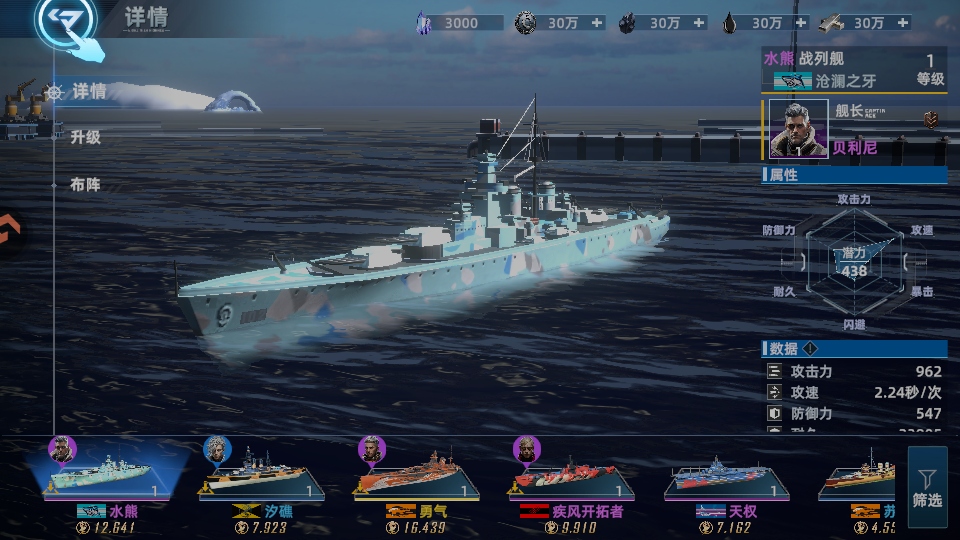Select the 水熊 battleship card
Image resolution: width=960 pixels, height=540 pixels.
pos(108,475)
